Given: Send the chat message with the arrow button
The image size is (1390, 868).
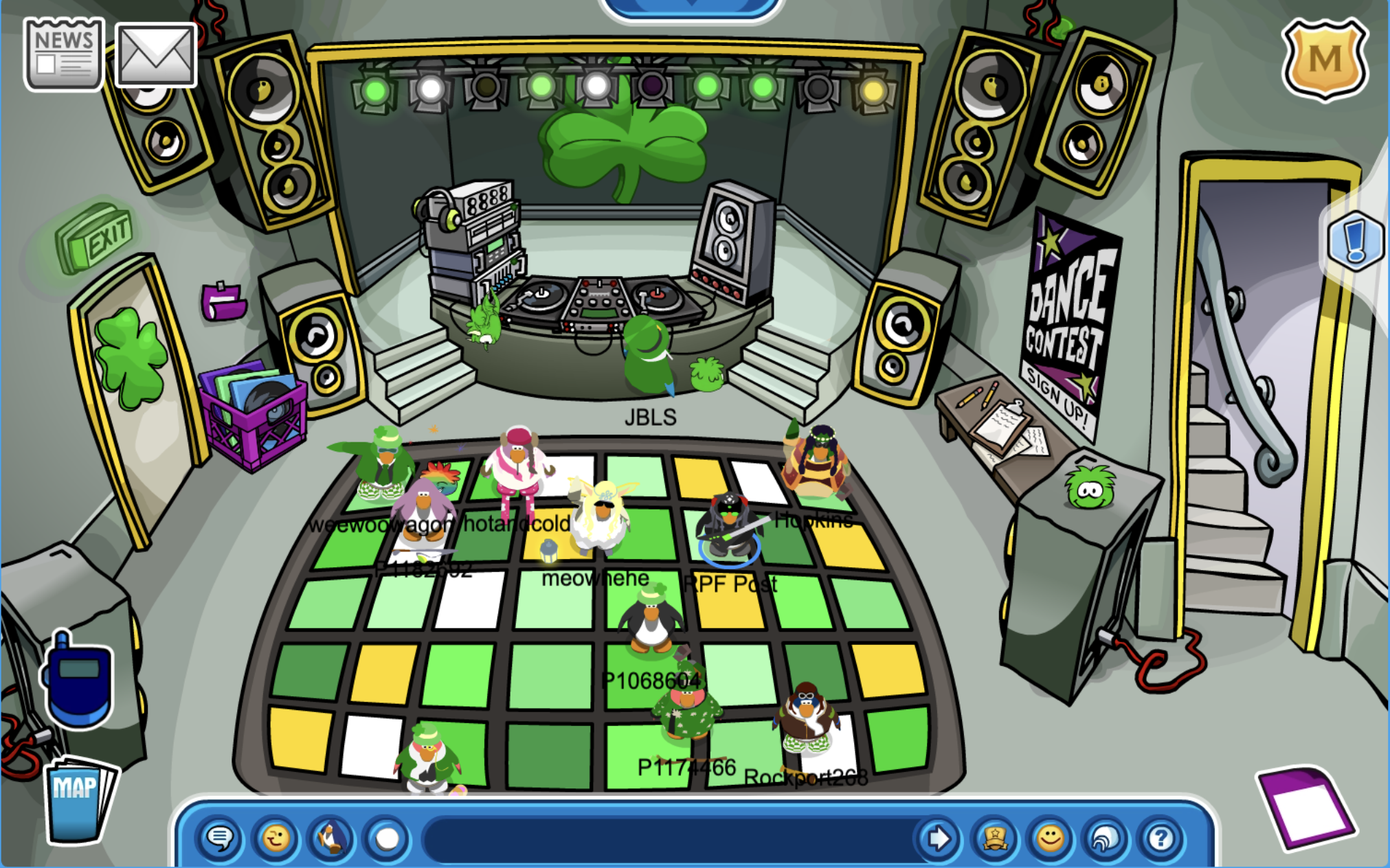Looking at the screenshot, I should [x=939, y=838].
